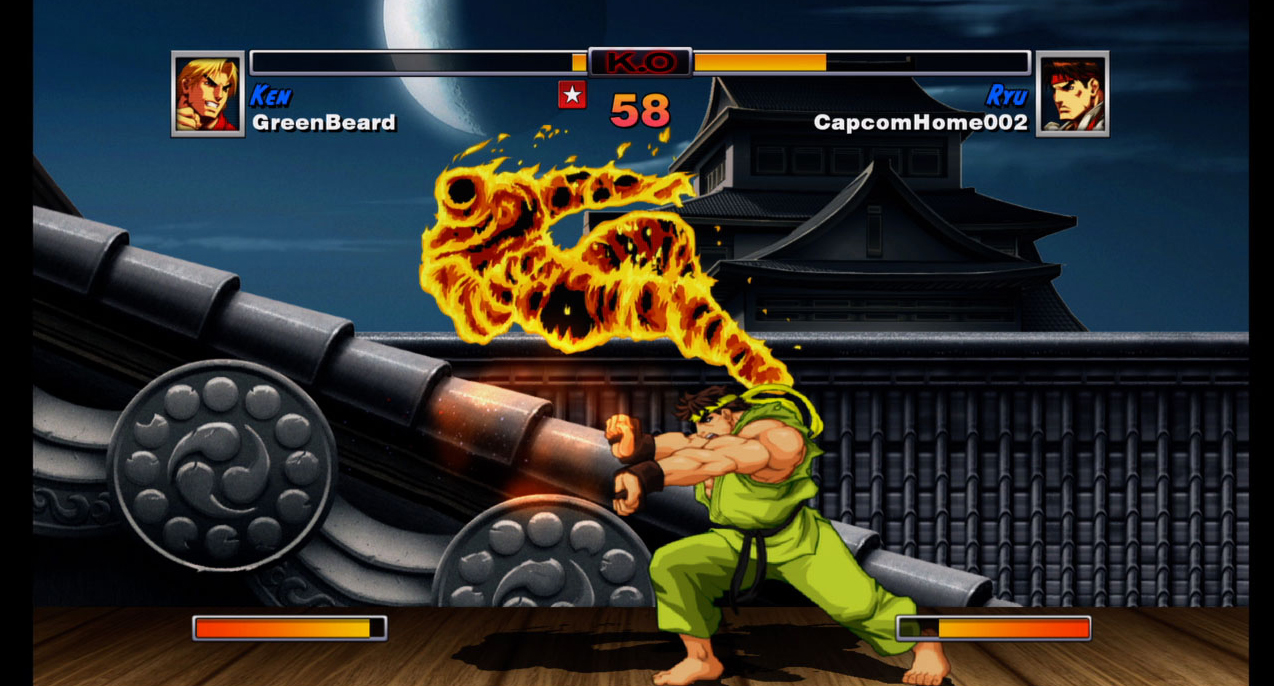
Task: Click Ryu's character portrait
Action: [1072, 94]
